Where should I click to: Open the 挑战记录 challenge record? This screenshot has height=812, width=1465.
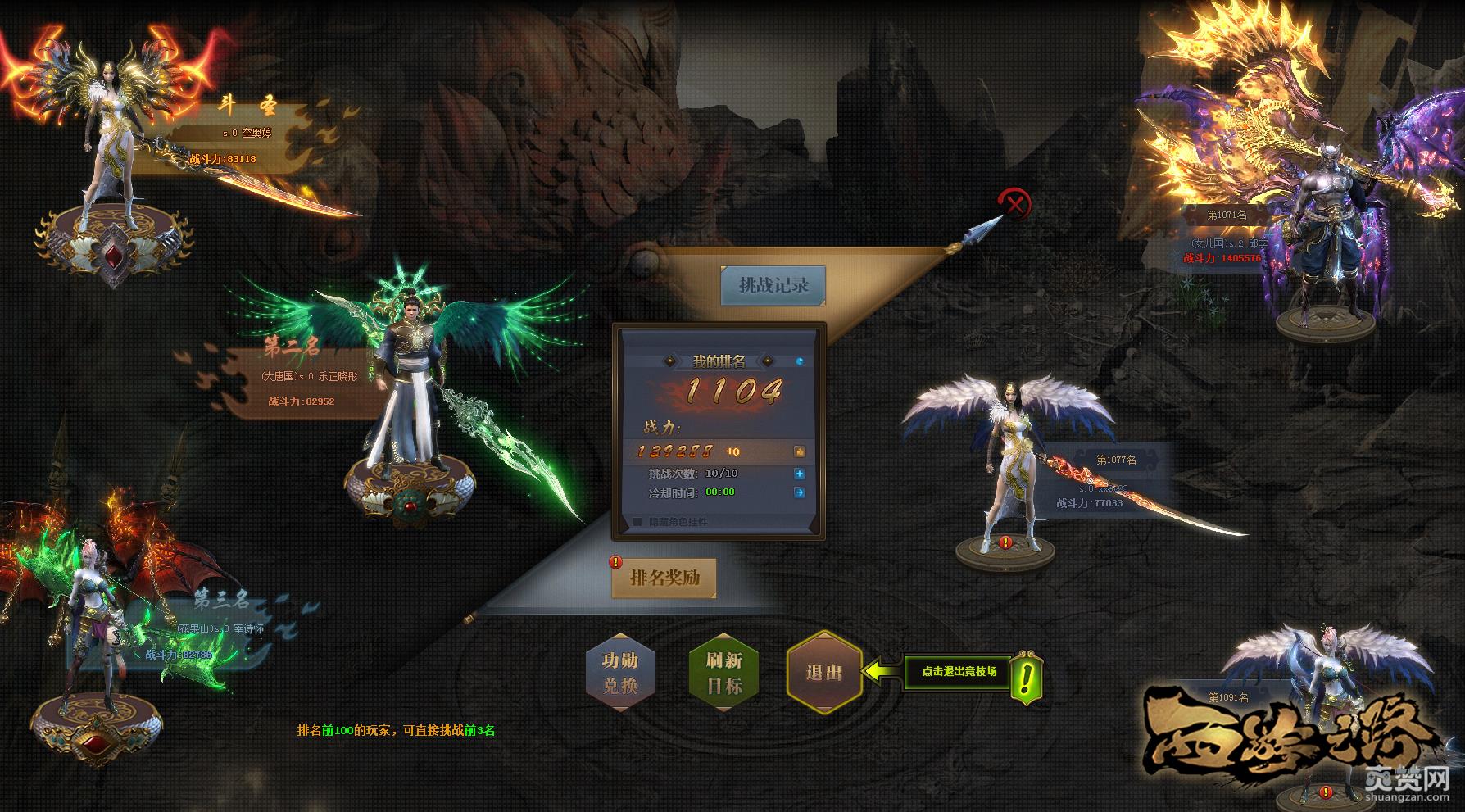click(x=773, y=285)
